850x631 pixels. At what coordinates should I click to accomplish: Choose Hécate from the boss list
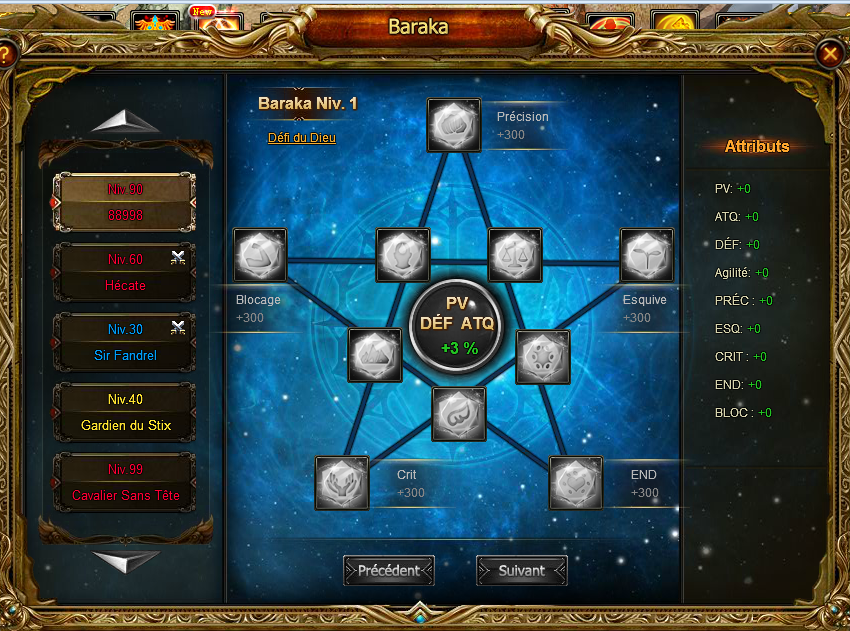click(125, 272)
